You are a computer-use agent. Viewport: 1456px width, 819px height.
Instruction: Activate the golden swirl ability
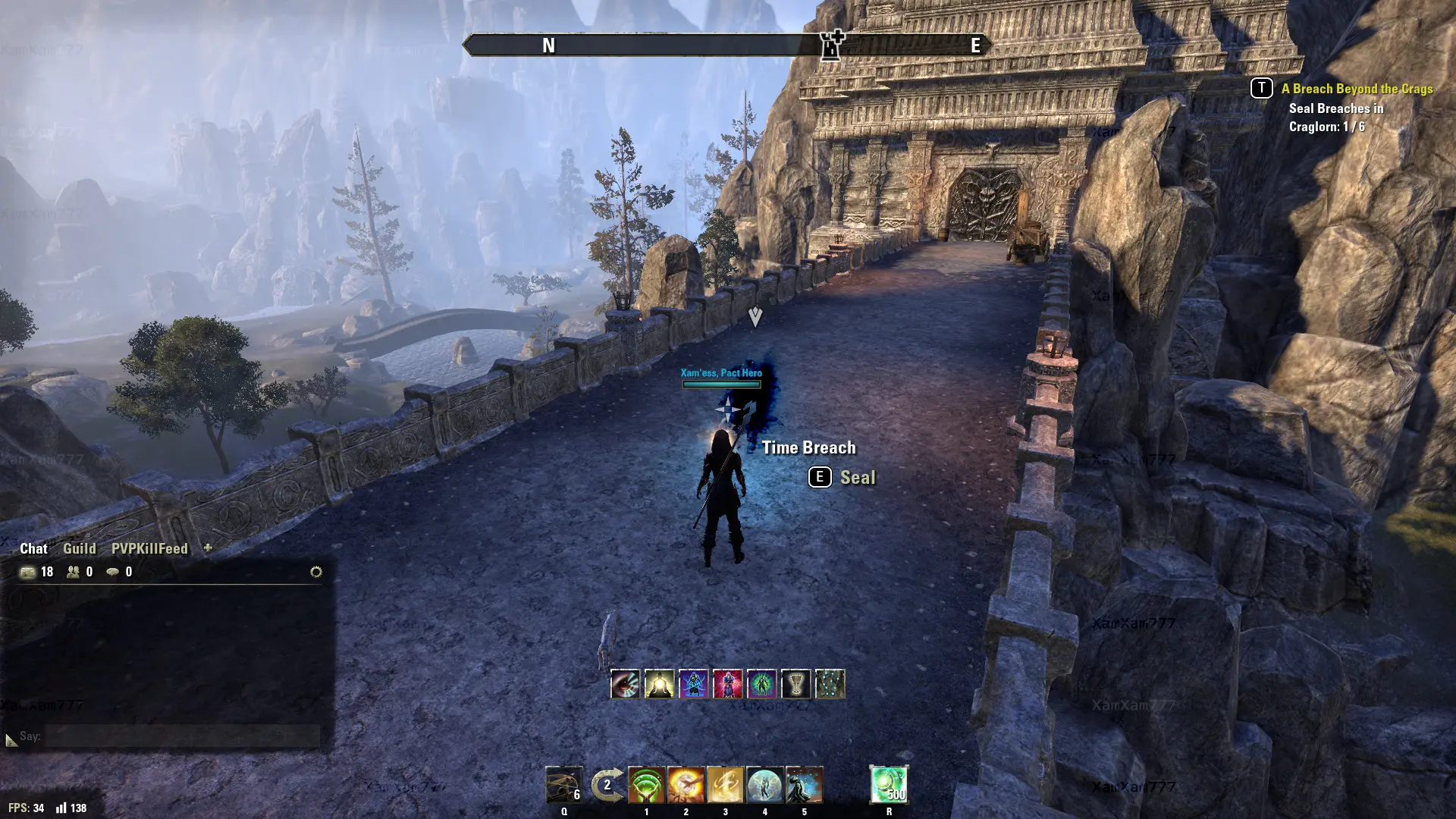pyautogui.click(x=725, y=785)
